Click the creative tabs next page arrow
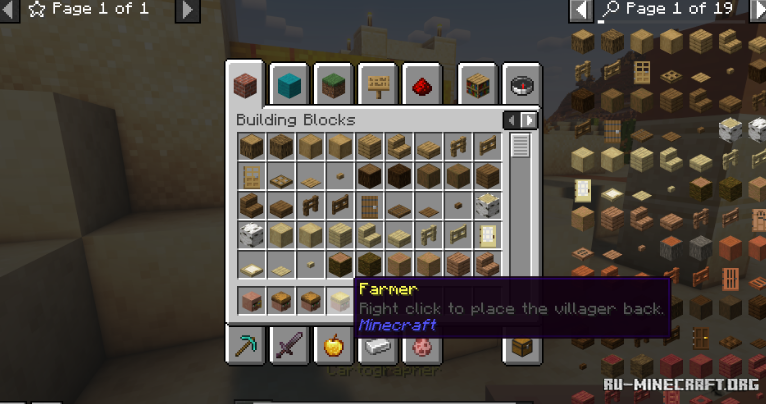The image size is (766, 404). coord(529,120)
